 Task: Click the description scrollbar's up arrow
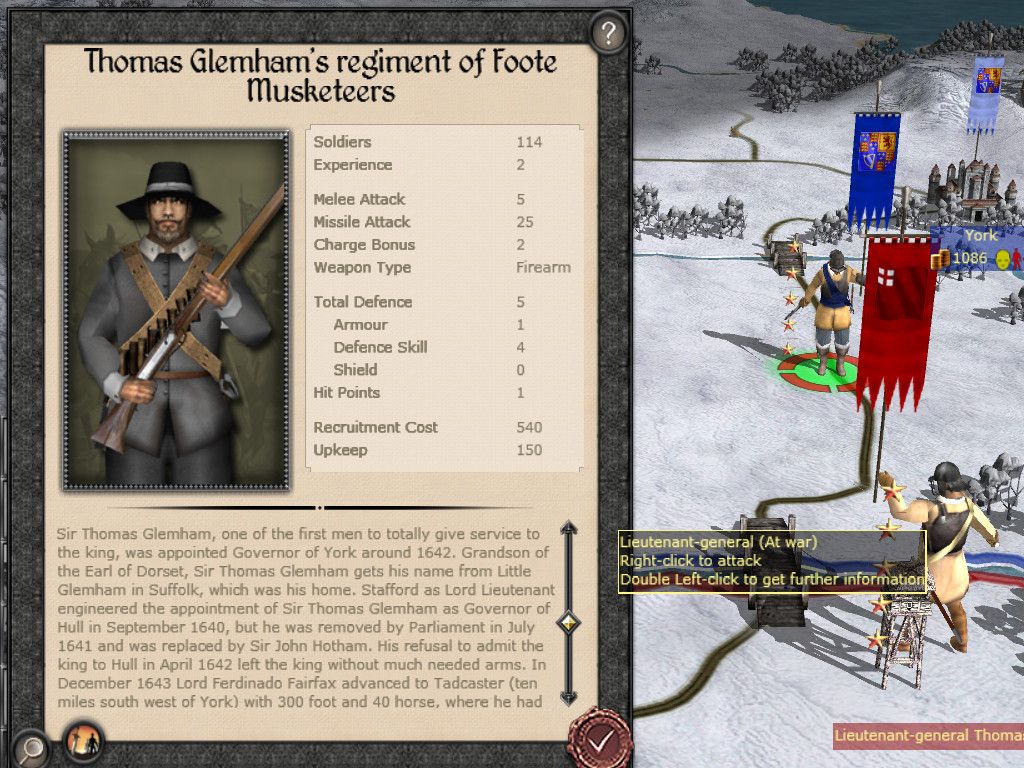[569, 528]
